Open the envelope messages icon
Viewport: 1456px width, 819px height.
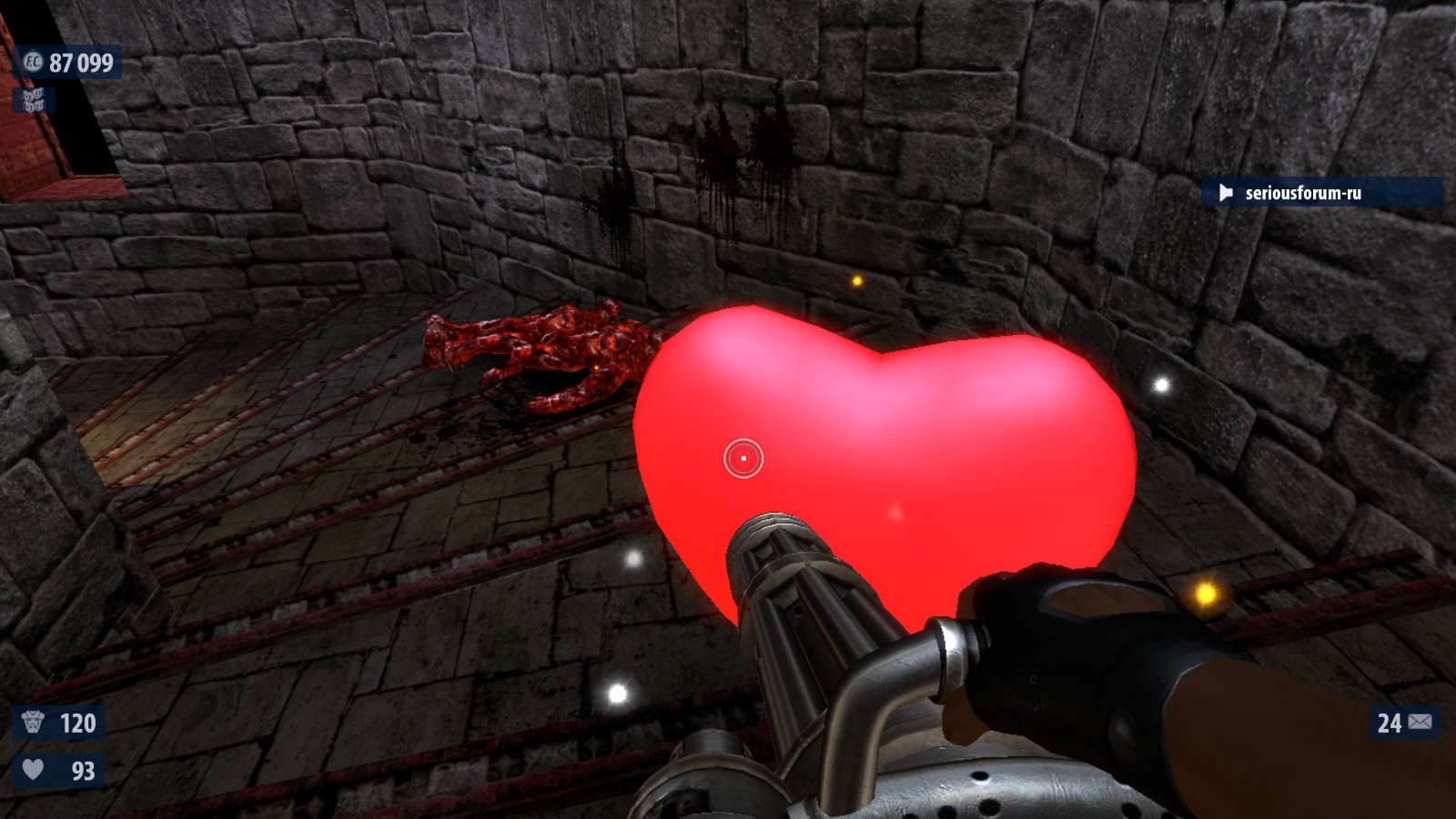1420,723
